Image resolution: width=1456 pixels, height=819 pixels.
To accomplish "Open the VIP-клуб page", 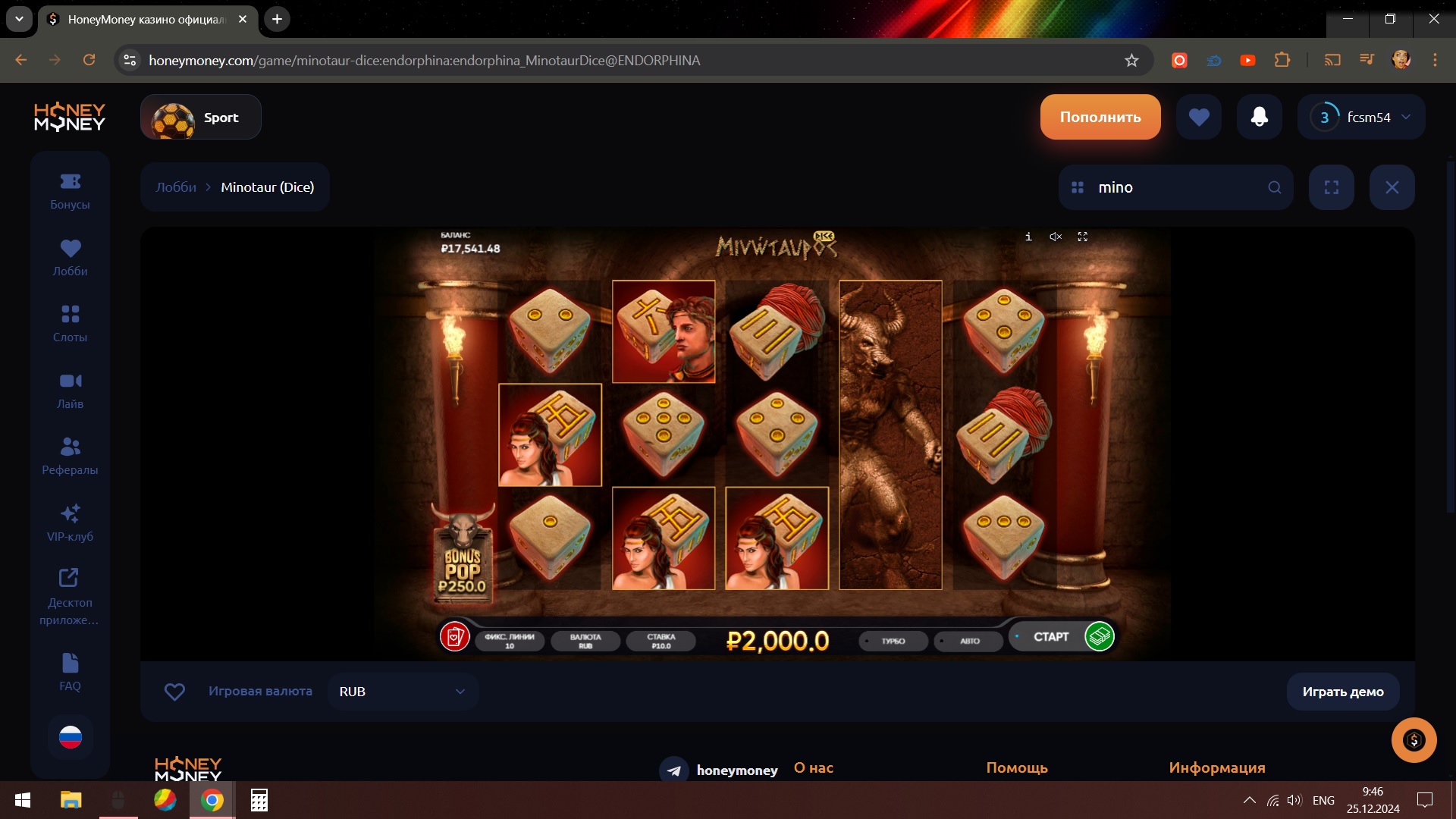I will 70,523.
